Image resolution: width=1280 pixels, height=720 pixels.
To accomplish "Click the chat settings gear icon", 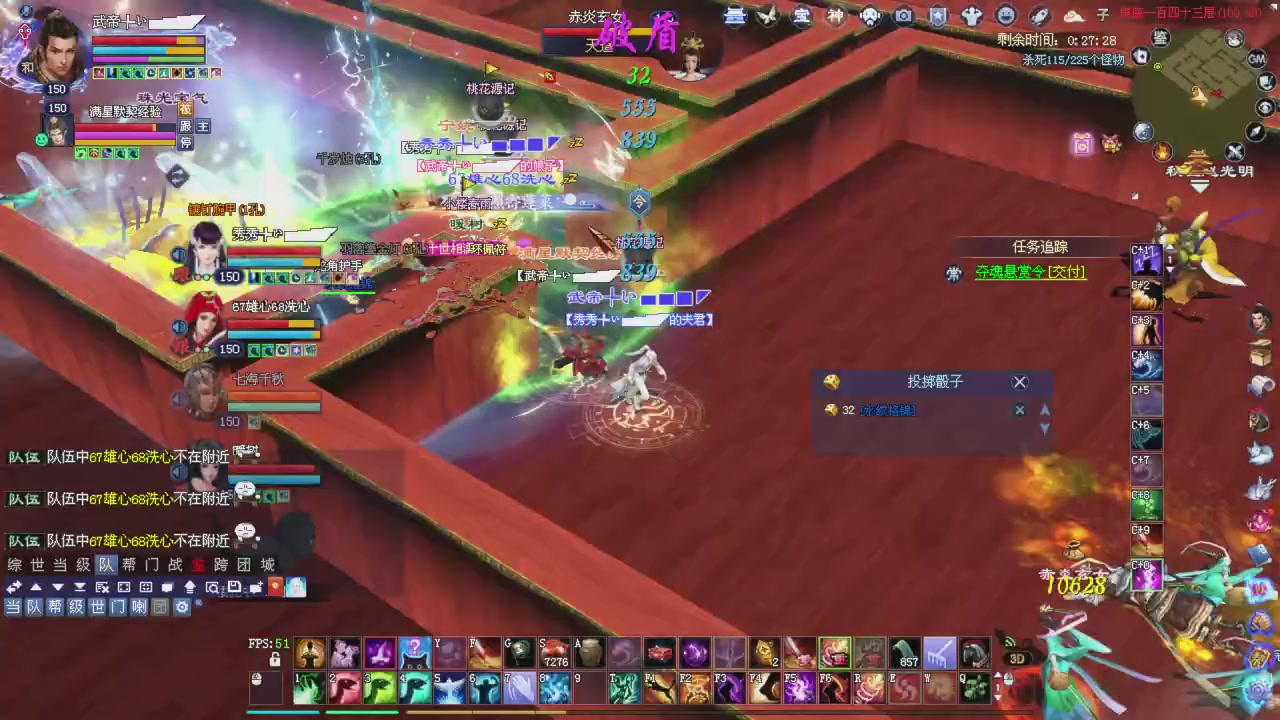I will [182, 606].
